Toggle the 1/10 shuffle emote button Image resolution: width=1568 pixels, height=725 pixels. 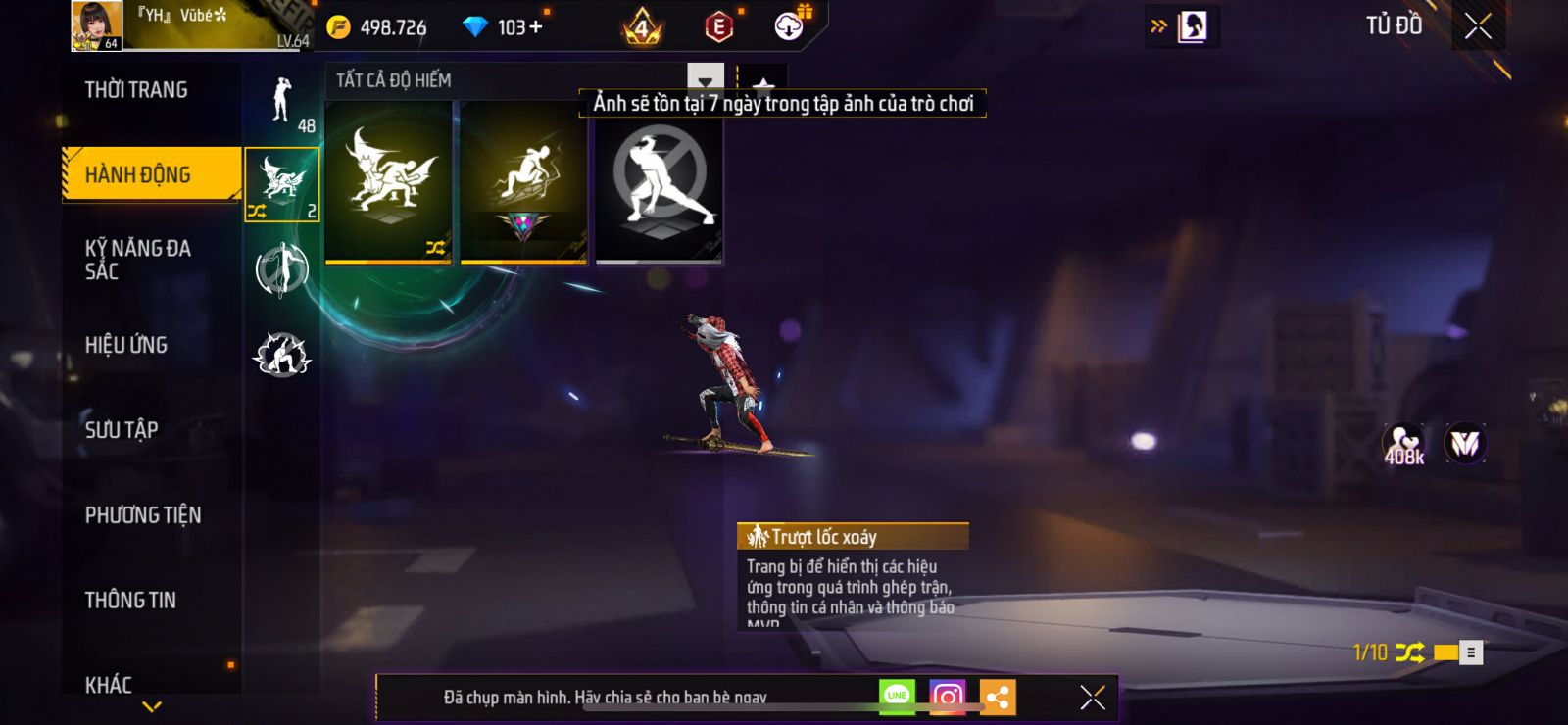point(1409,652)
